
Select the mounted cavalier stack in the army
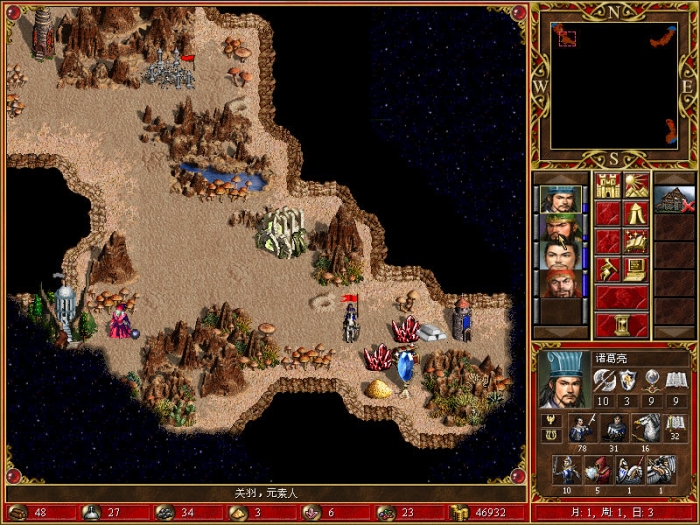[x=629, y=470]
